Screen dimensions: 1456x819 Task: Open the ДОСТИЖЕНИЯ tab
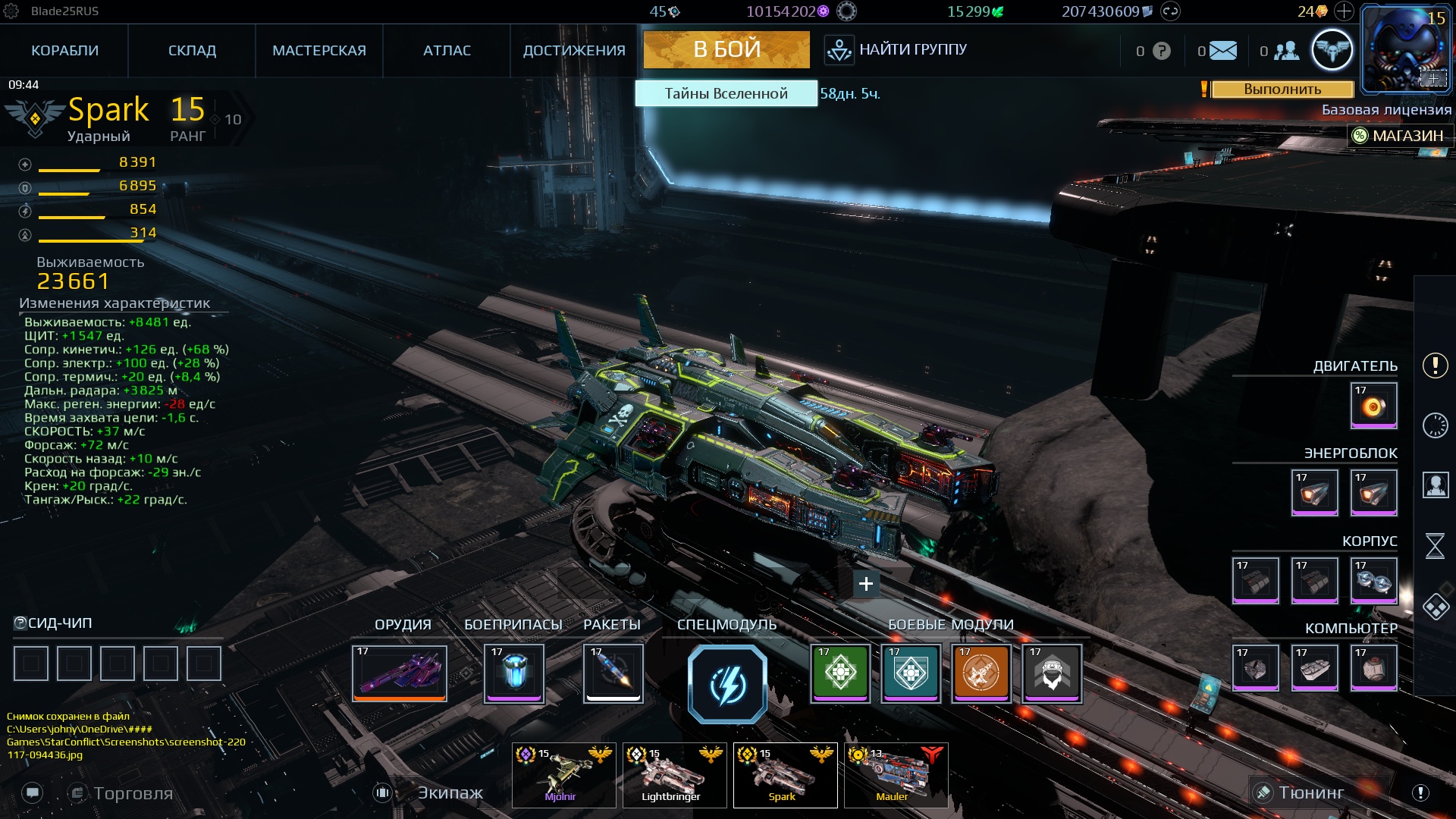574,50
